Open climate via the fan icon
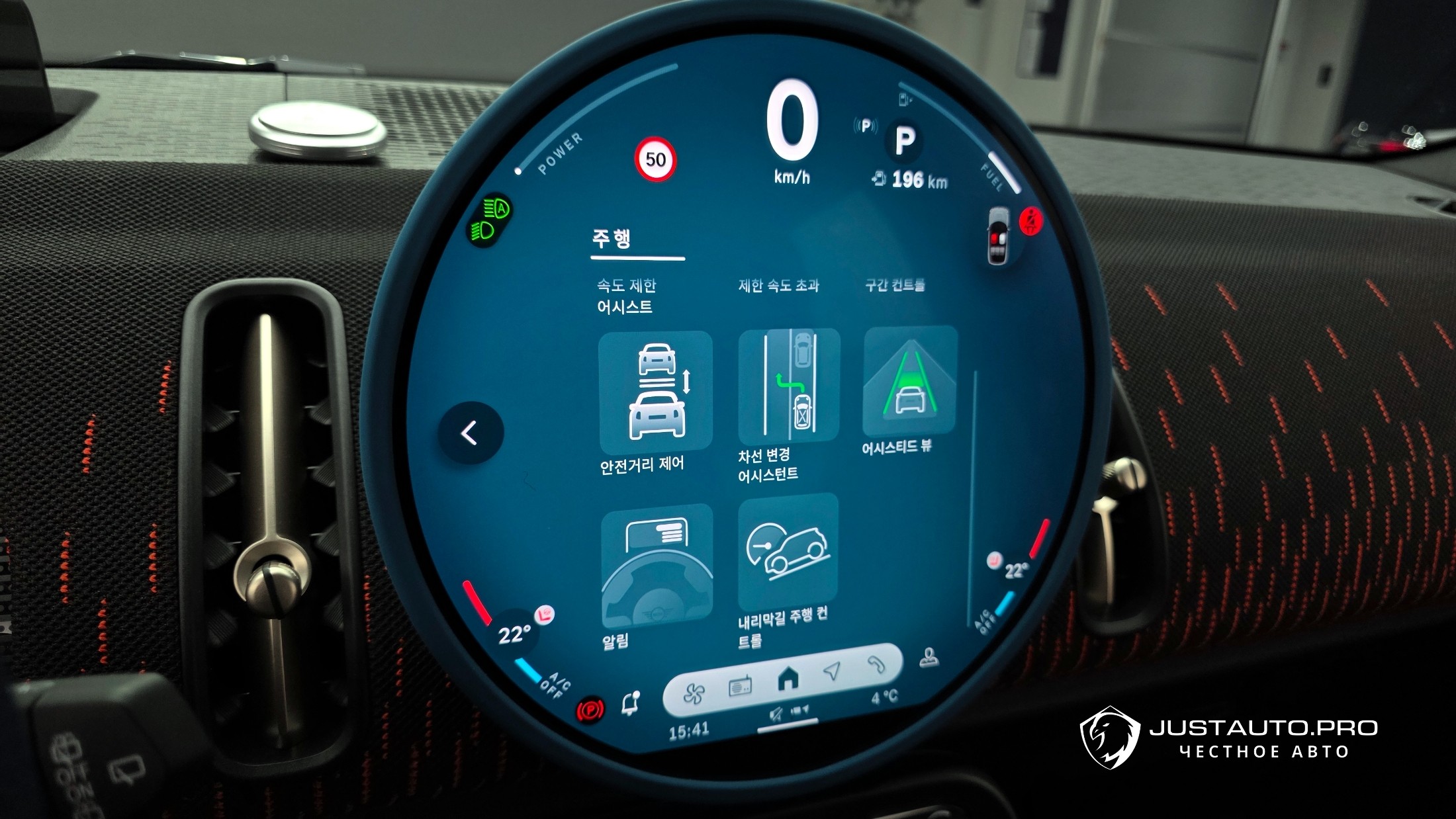This screenshot has height=819, width=1456. (694, 693)
